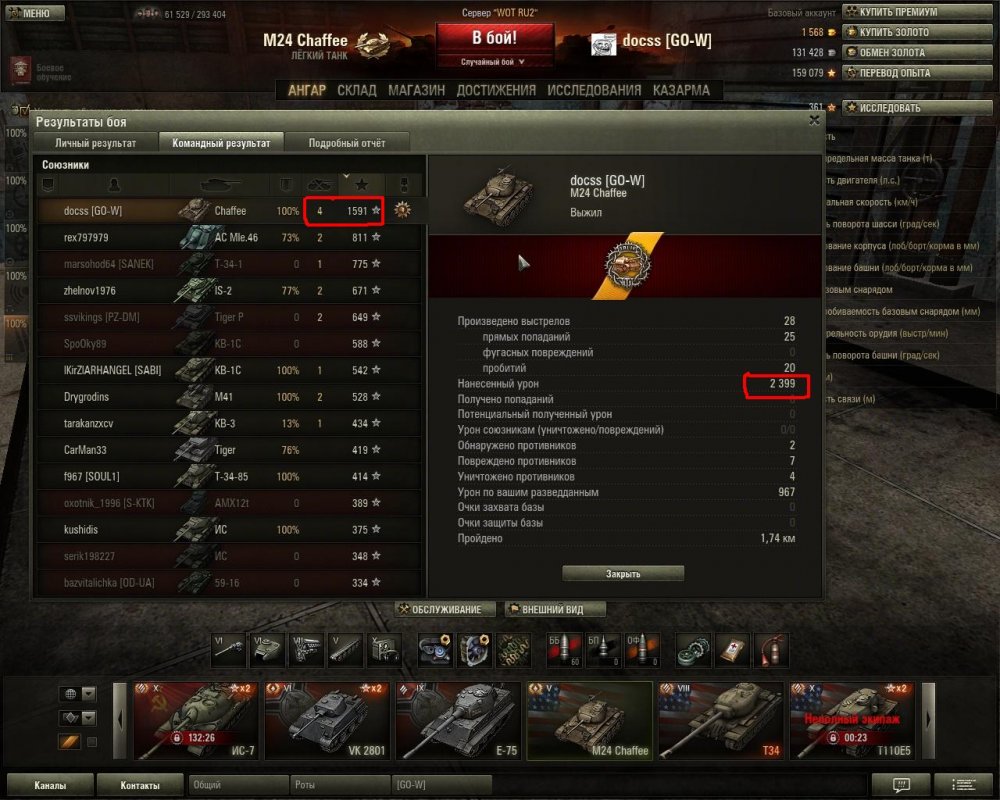Close the Результаты боя window with X

pyautogui.click(x=814, y=120)
